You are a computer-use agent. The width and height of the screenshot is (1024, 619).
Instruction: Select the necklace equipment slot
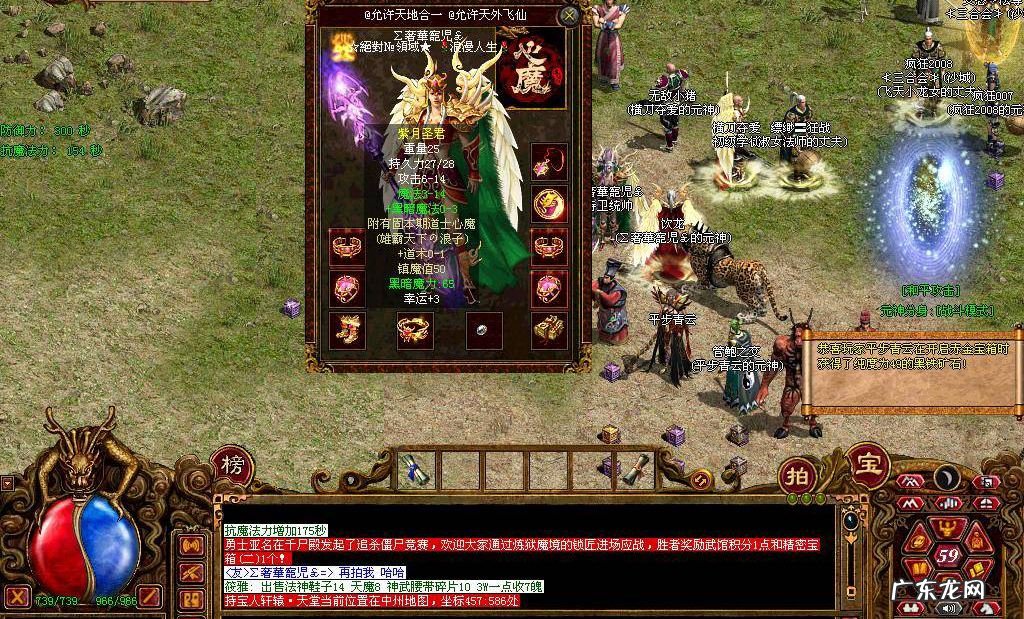548,162
